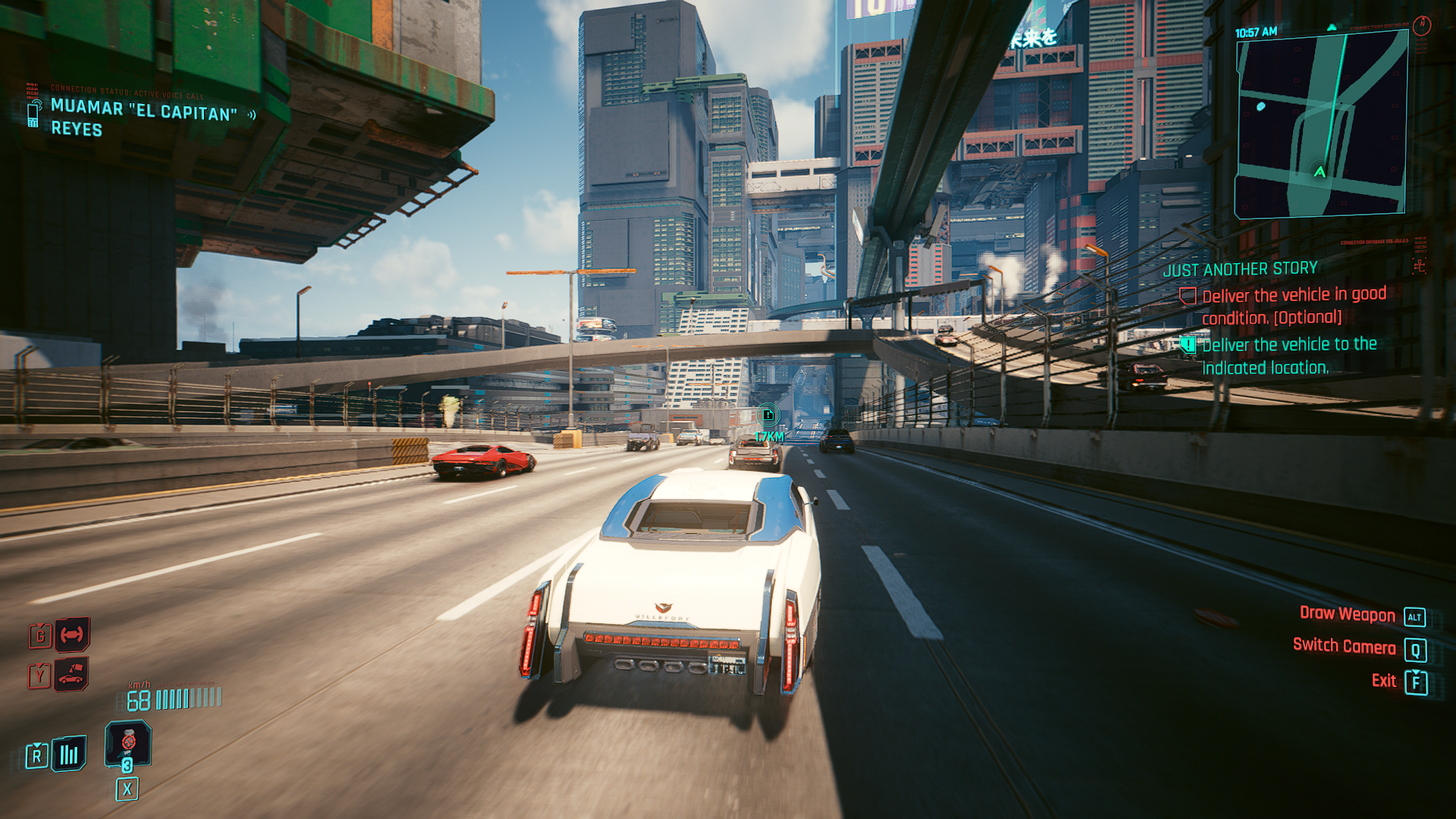Viewport: 1456px width, 819px height.
Task: Click the Switch Camera action label
Action: pyautogui.click(x=1344, y=646)
